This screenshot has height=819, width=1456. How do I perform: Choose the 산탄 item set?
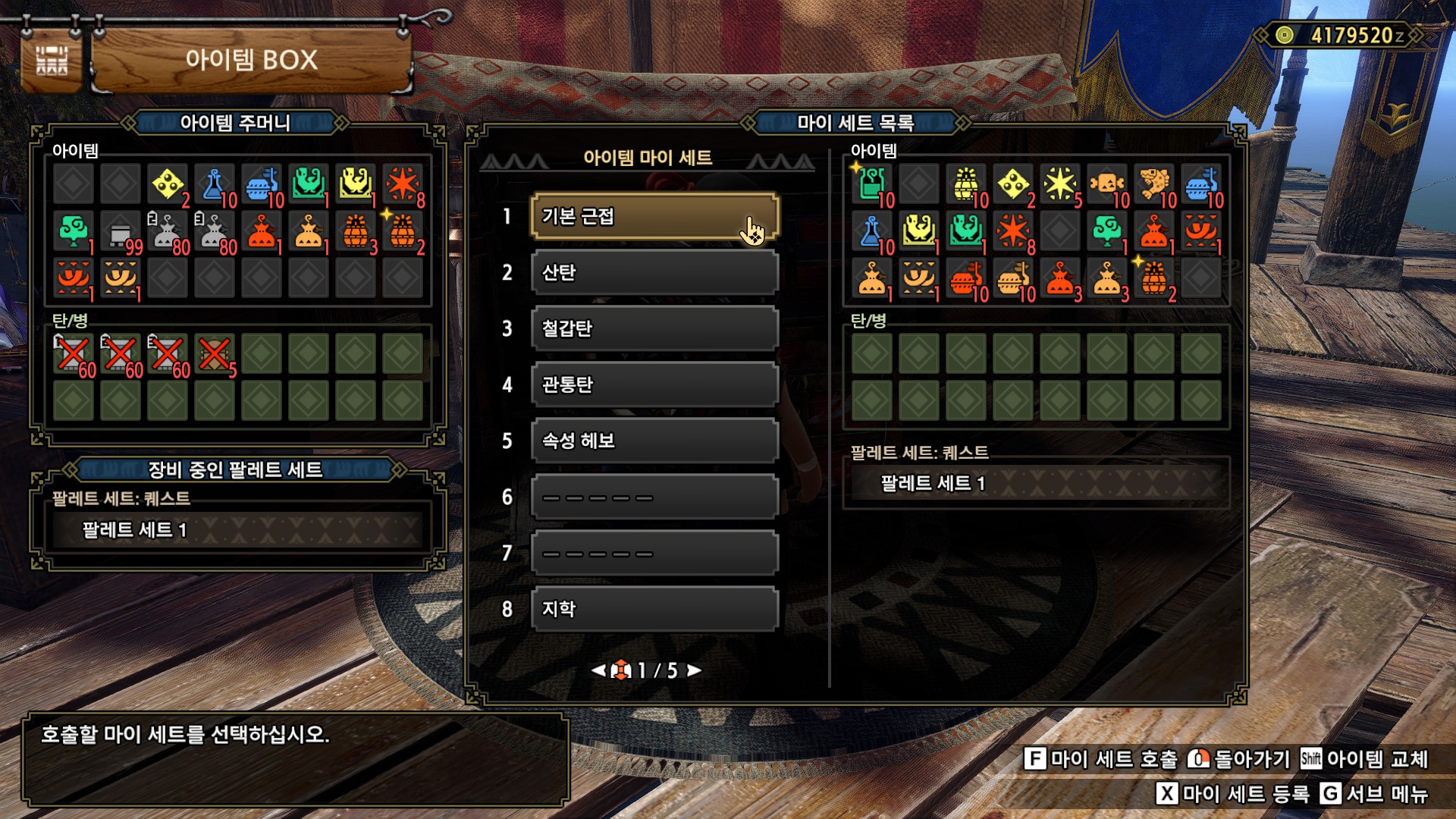pyautogui.click(x=654, y=273)
